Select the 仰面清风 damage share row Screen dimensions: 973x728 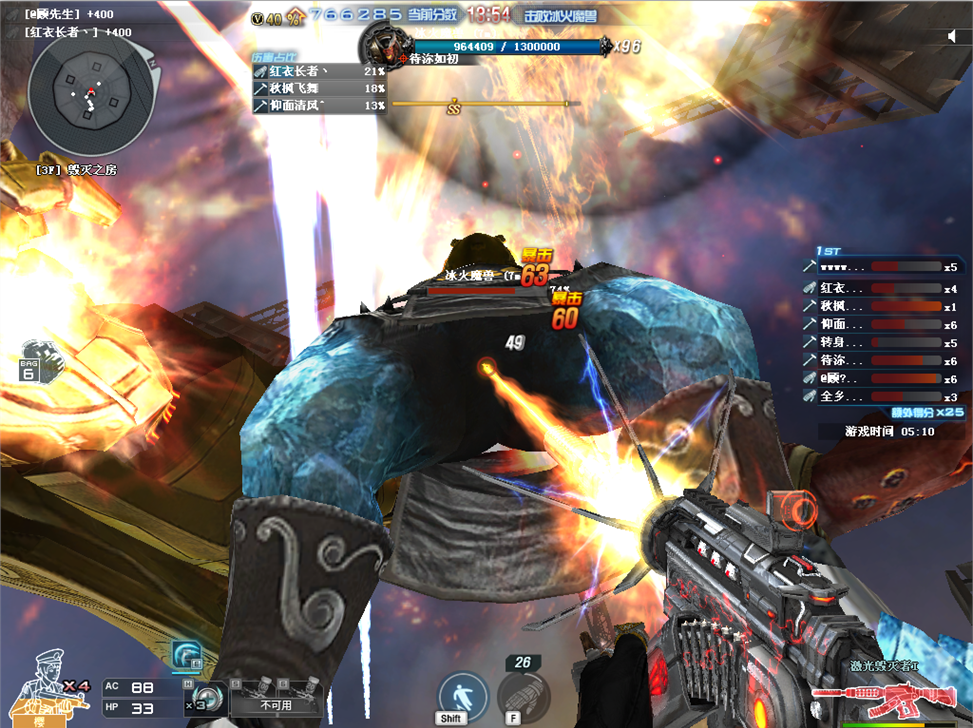pyautogui.click(x=319, y=104)
